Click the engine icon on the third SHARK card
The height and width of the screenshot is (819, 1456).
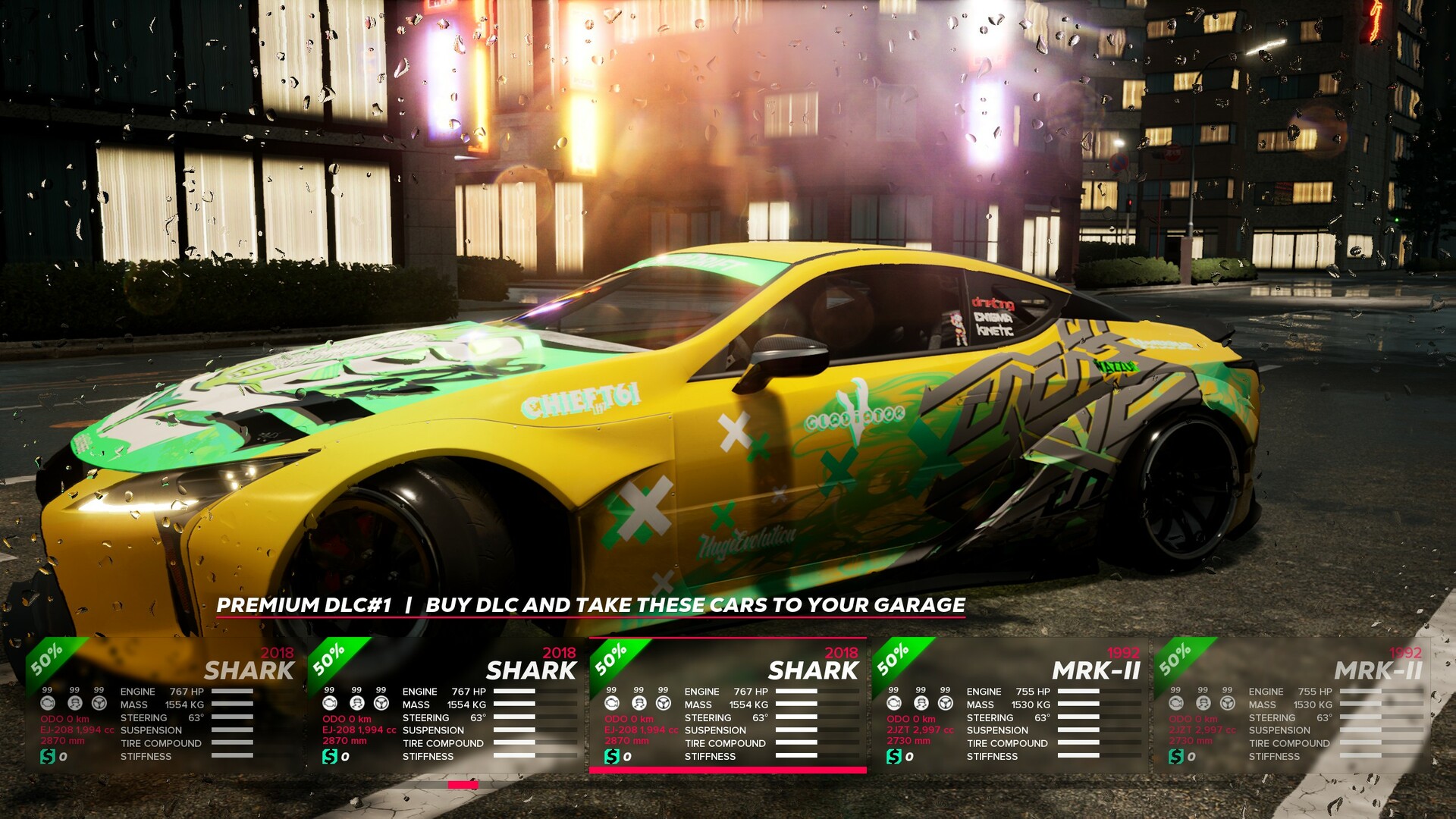611,704
